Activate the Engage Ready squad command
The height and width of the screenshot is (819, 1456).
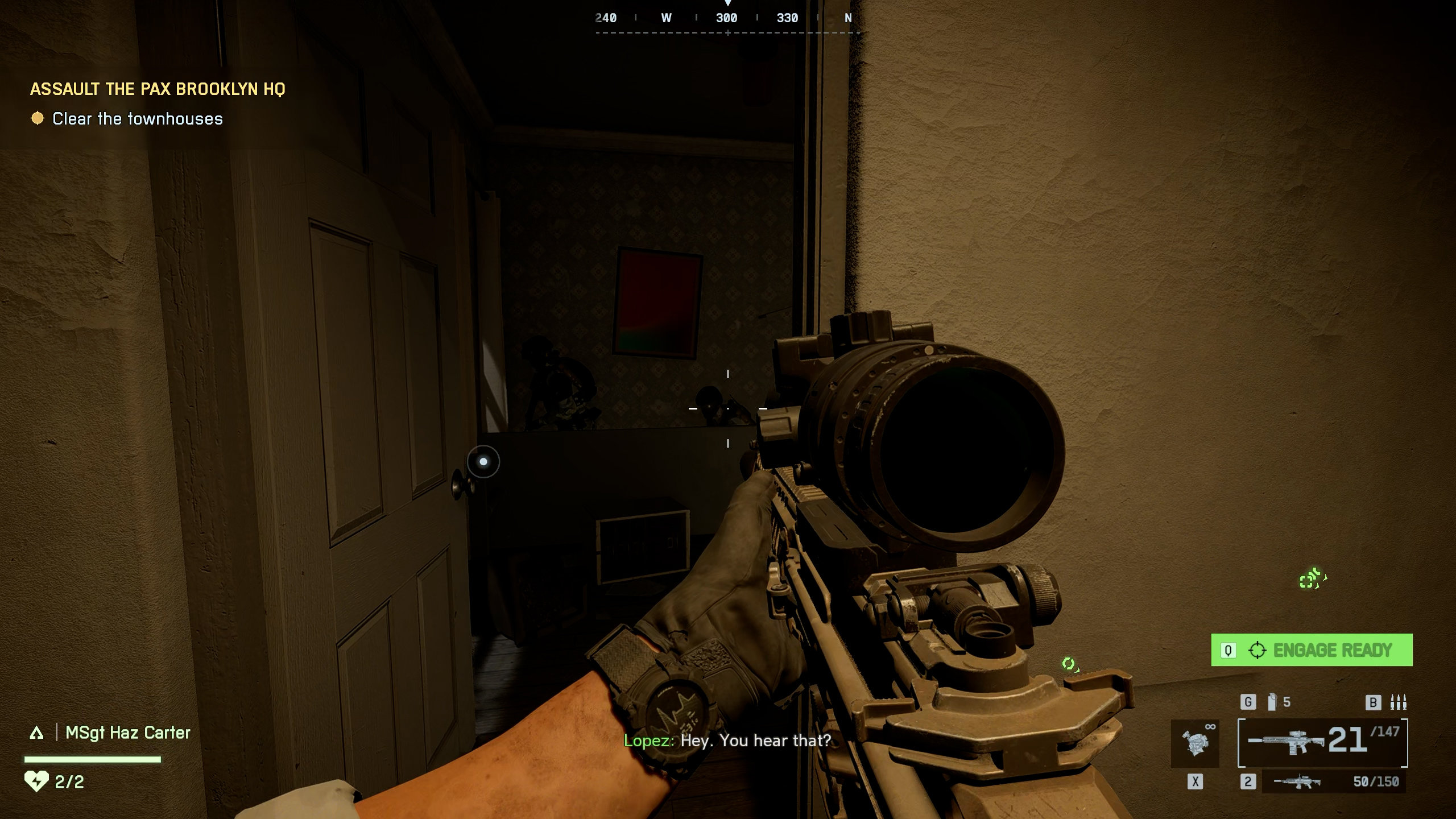click(1312, 650)
